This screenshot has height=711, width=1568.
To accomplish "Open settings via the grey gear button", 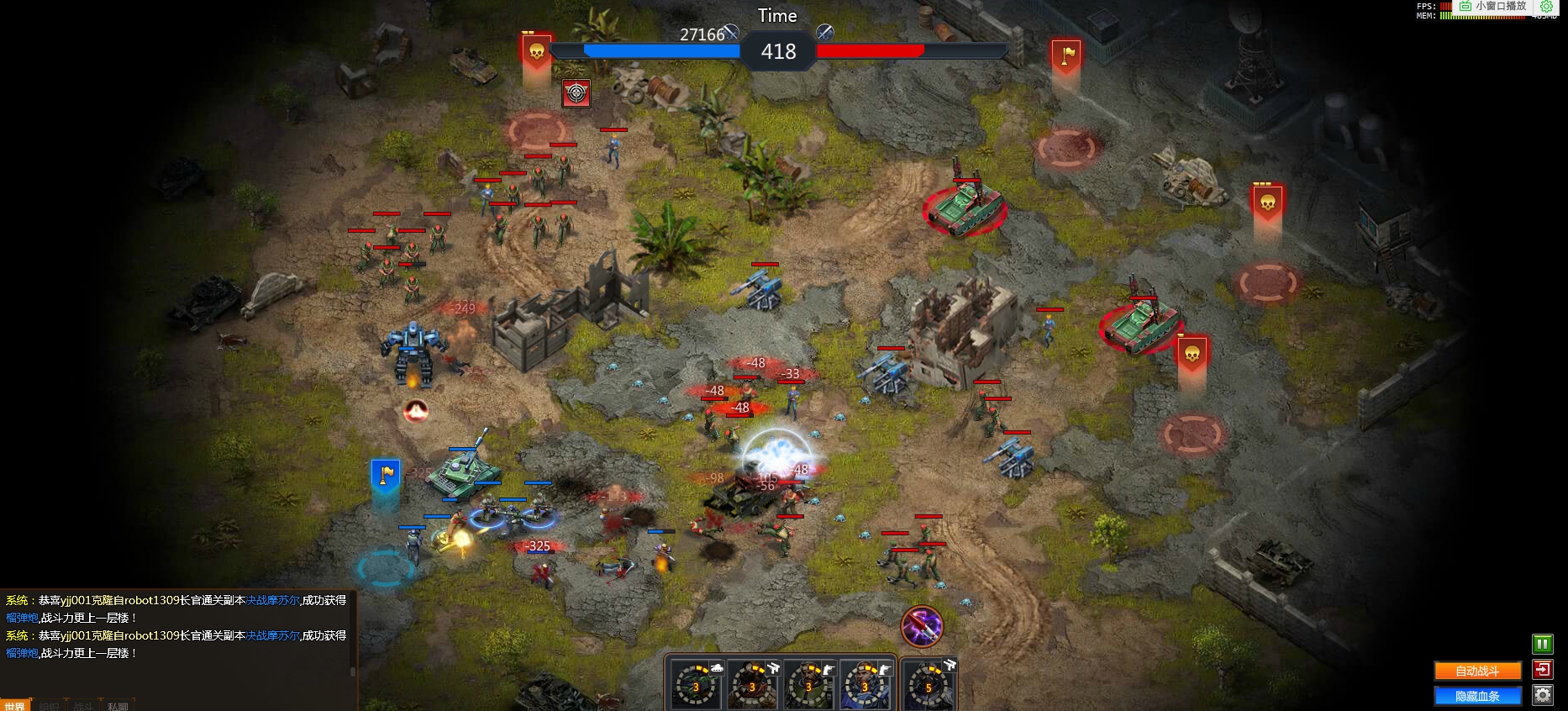I will coord(1542,695).
